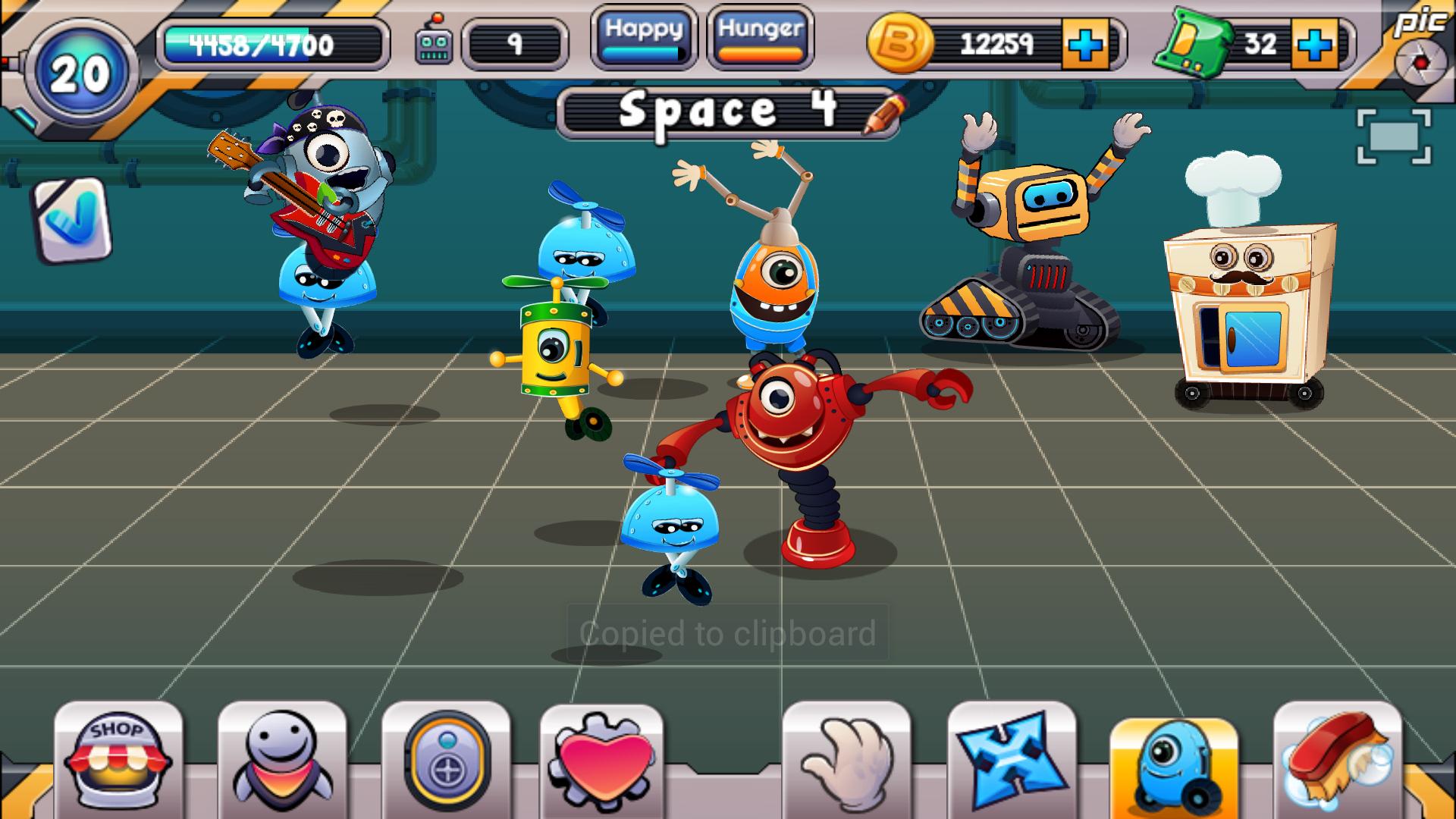Expand the robot counter showing 9
The height and width of the screenshot is (819, 1456).
coord(515,43)
